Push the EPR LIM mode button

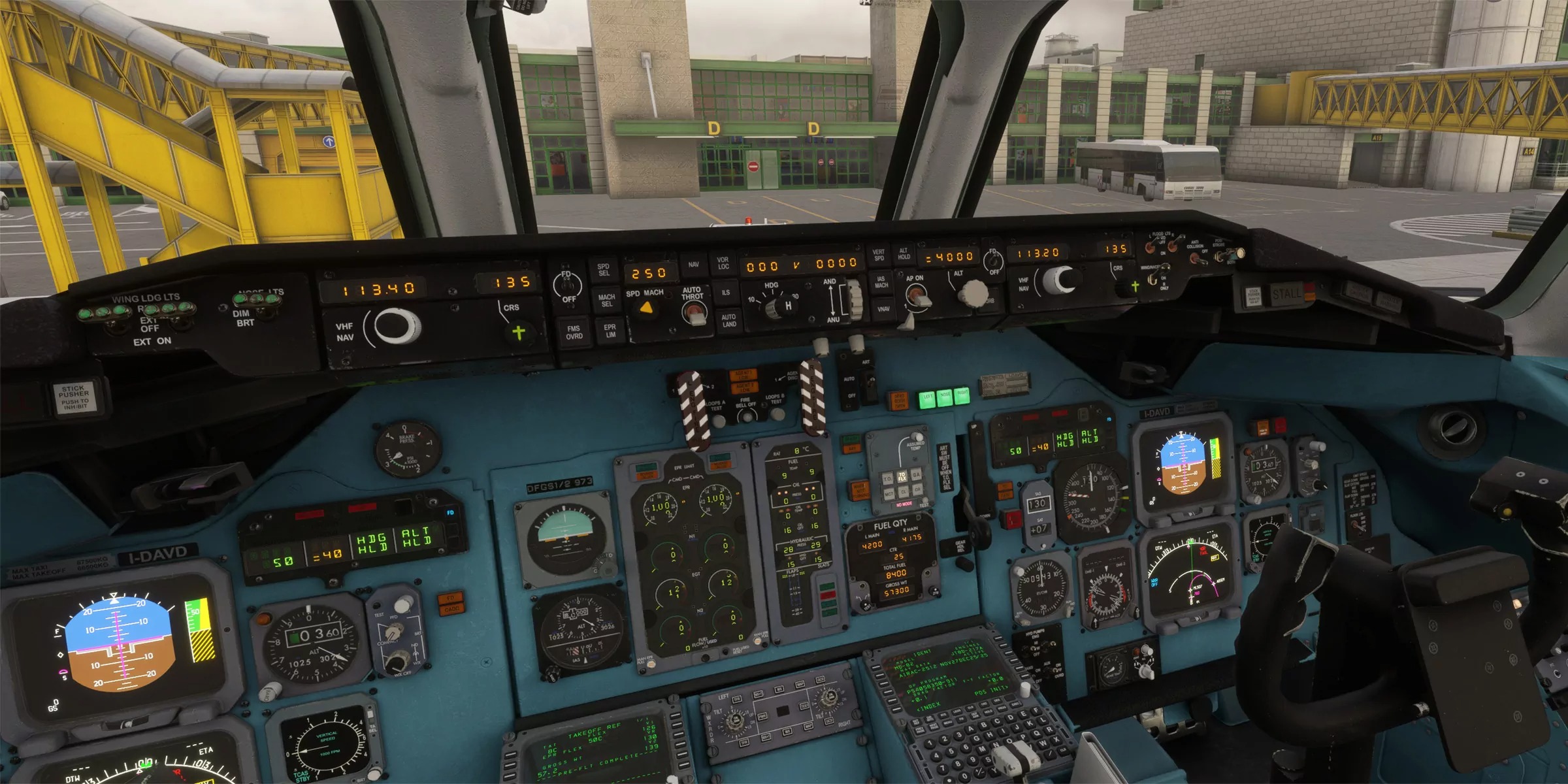(610, 331)
